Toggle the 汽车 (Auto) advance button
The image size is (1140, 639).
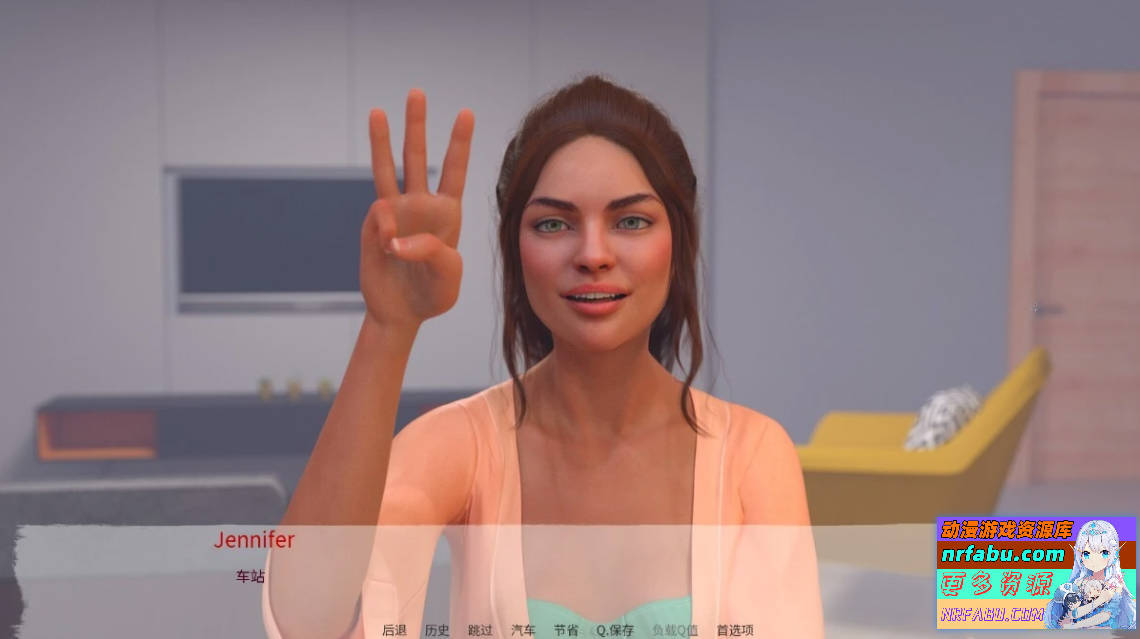pos(523,630)
